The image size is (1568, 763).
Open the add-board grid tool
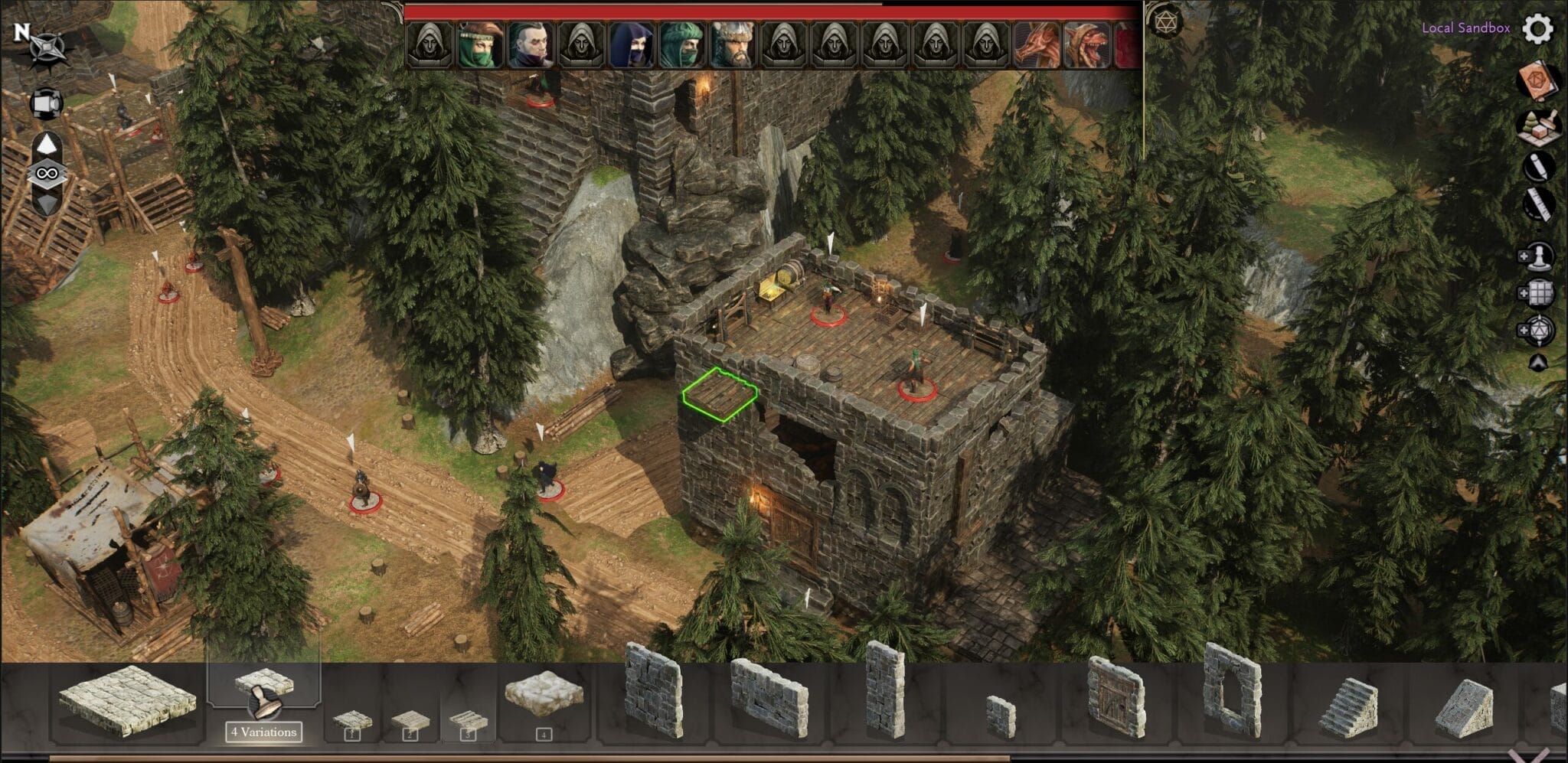point(1539,293)
